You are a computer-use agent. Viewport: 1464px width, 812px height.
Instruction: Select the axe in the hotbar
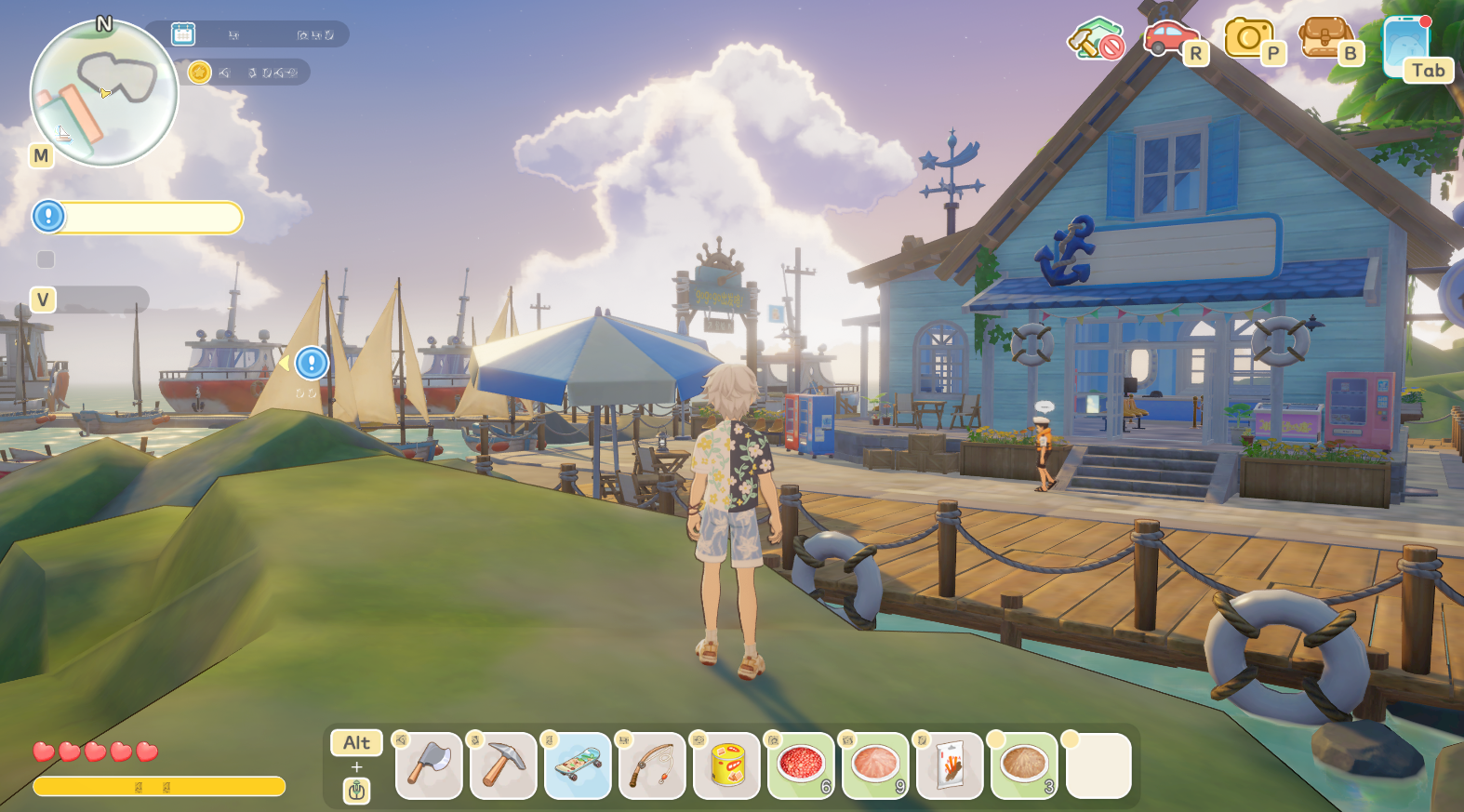[429, 765]
